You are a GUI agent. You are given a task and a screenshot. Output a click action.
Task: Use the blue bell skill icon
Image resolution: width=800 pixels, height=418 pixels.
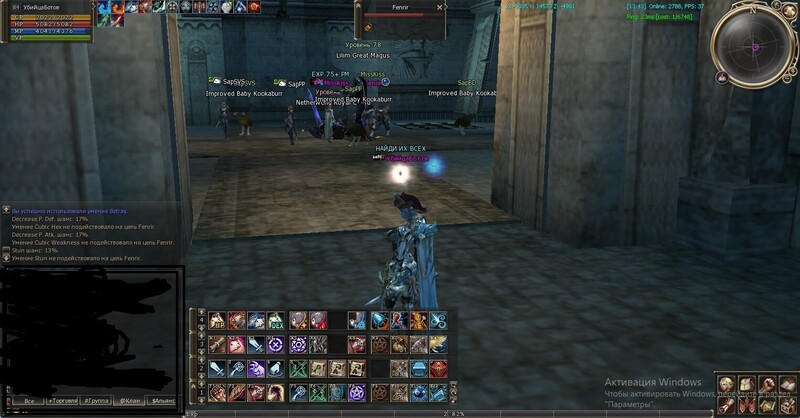[x=380, y=320]
